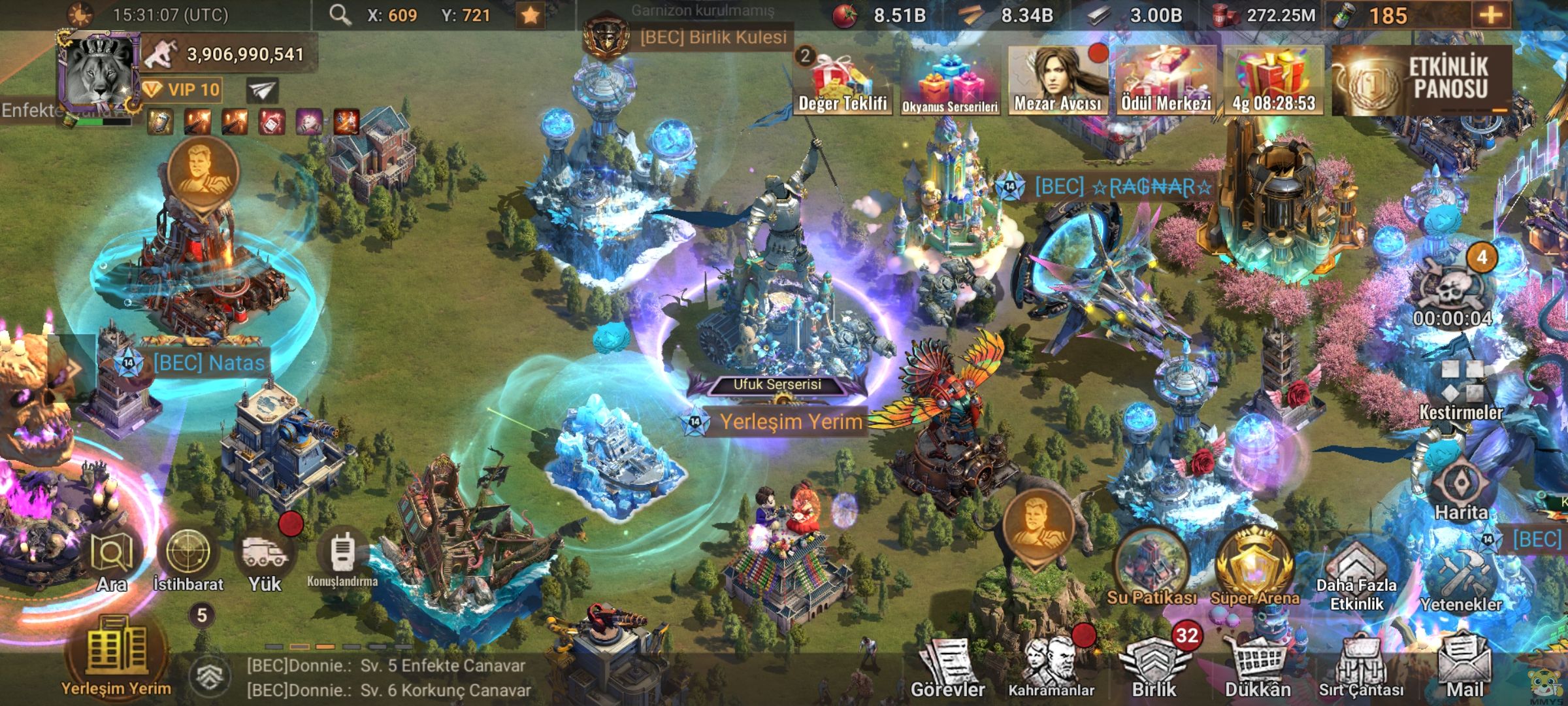This screenshot has width=1568, height=706.
Task: Open the Dükkân shop
Action: (1257, 668)
